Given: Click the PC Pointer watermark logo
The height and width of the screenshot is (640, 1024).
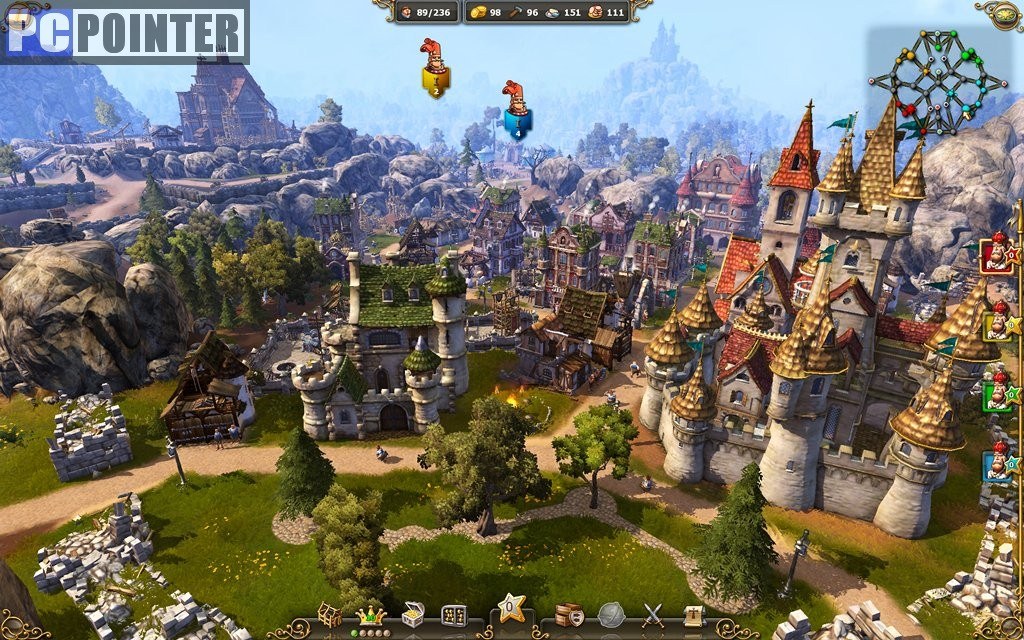Looking at the screenshot, I should click(x=125, y=33).
